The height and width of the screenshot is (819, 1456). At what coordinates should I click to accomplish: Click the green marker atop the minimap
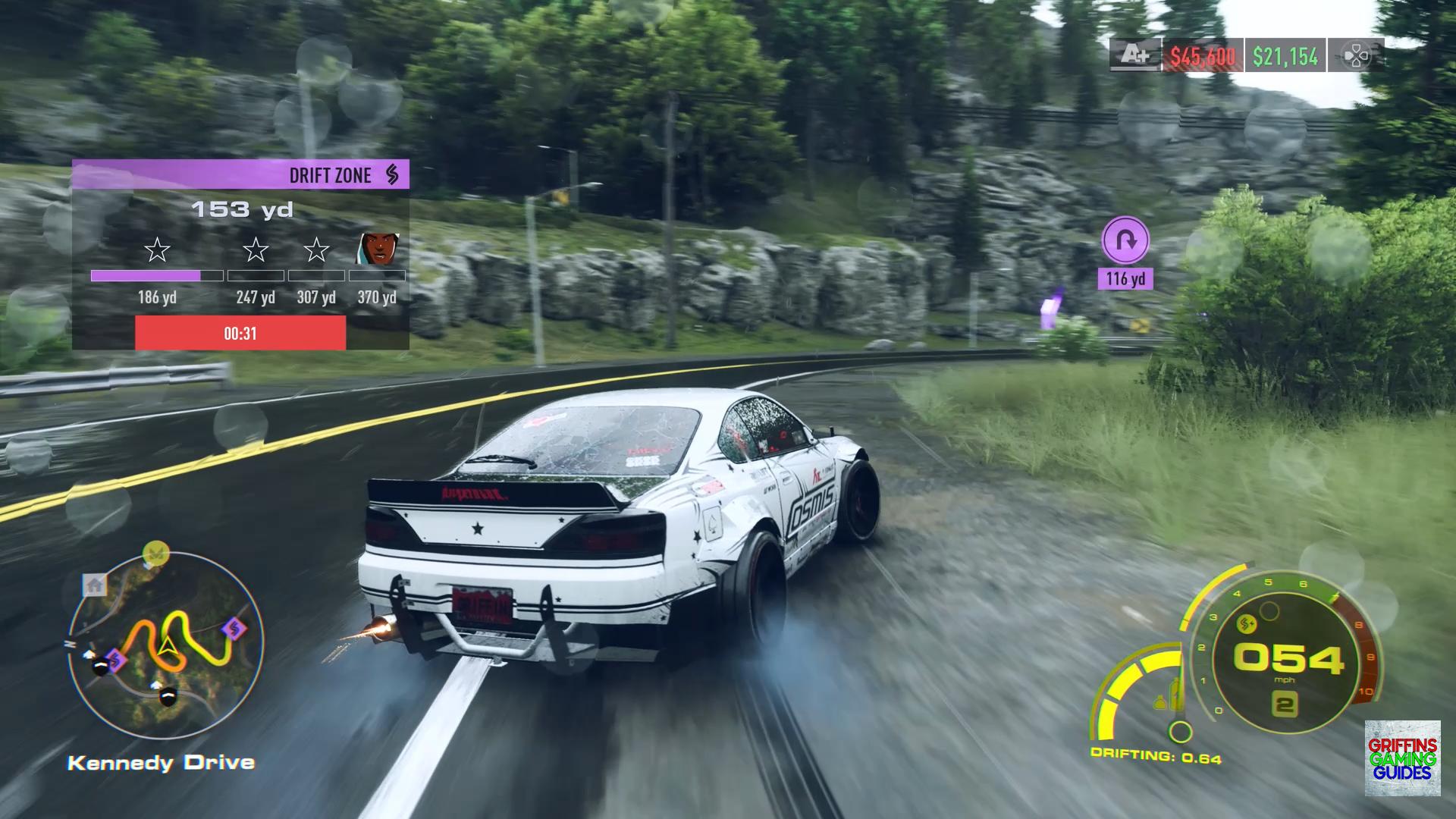[155, 551]
